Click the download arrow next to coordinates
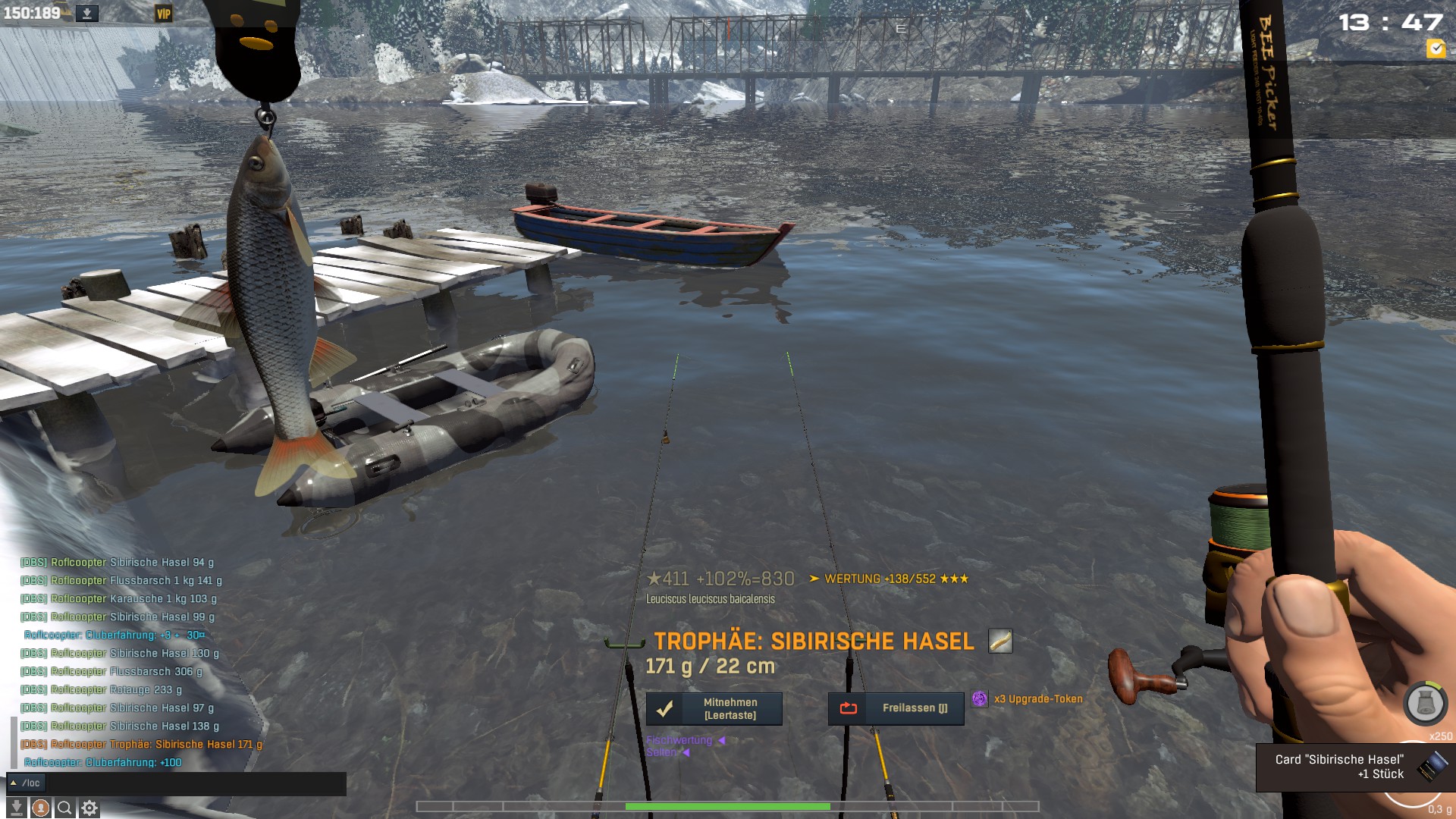This screenshot has width=1456, height=819. pos(87,14)
